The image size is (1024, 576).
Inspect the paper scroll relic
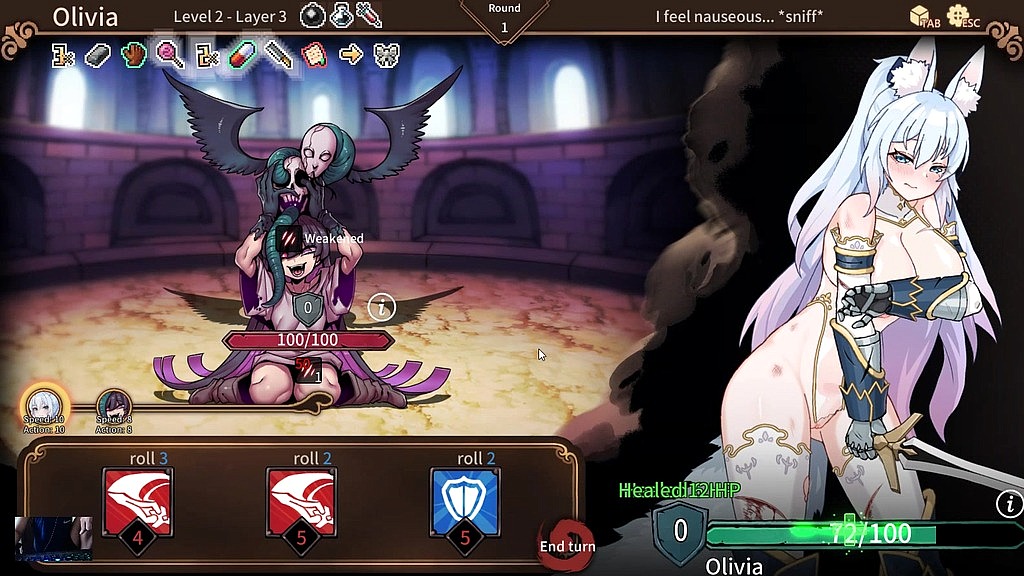314,54
